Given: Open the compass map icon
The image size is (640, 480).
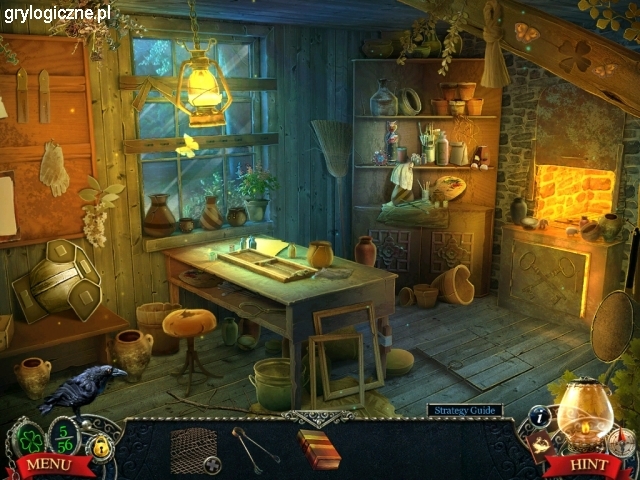Looking at the screenshot, I should click(x=623, y=441).
